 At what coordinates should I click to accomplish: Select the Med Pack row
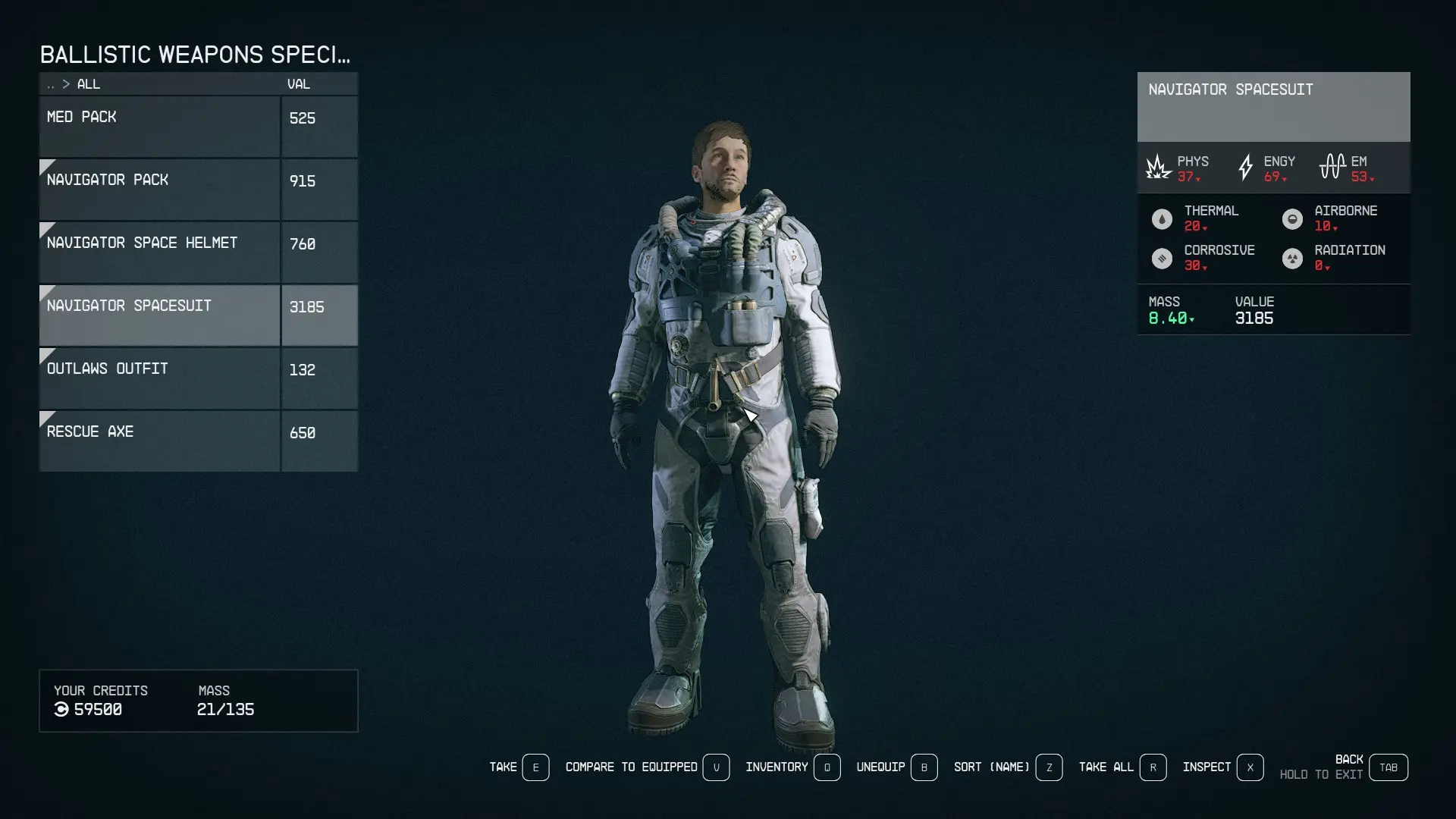pos(159,126)
